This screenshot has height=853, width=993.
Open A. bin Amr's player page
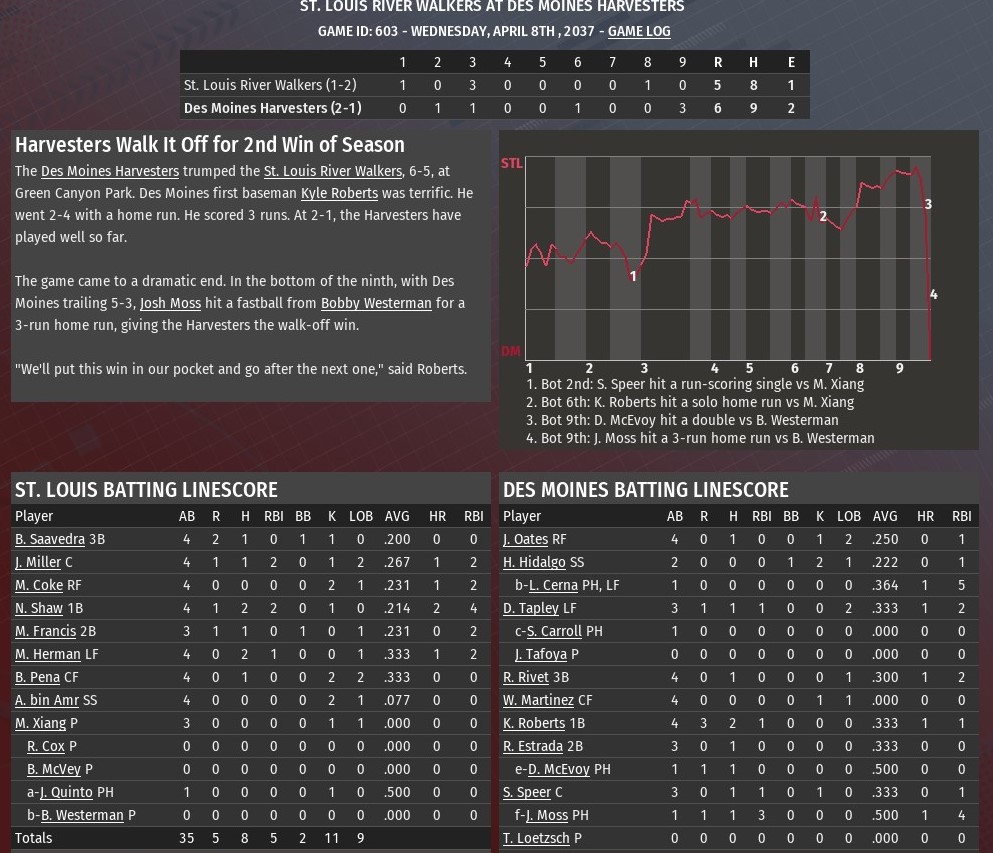point(47,700)
